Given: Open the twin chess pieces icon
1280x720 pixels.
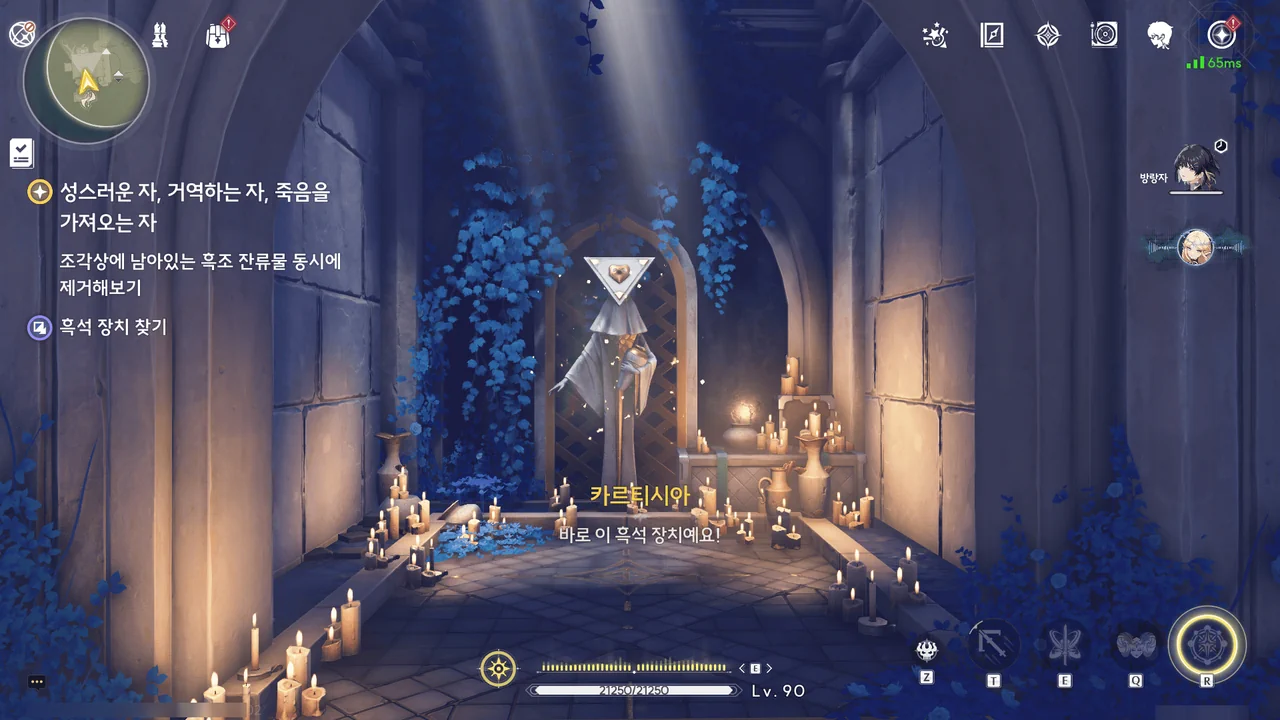Looking at the screenshot, I should click(160, 36).
